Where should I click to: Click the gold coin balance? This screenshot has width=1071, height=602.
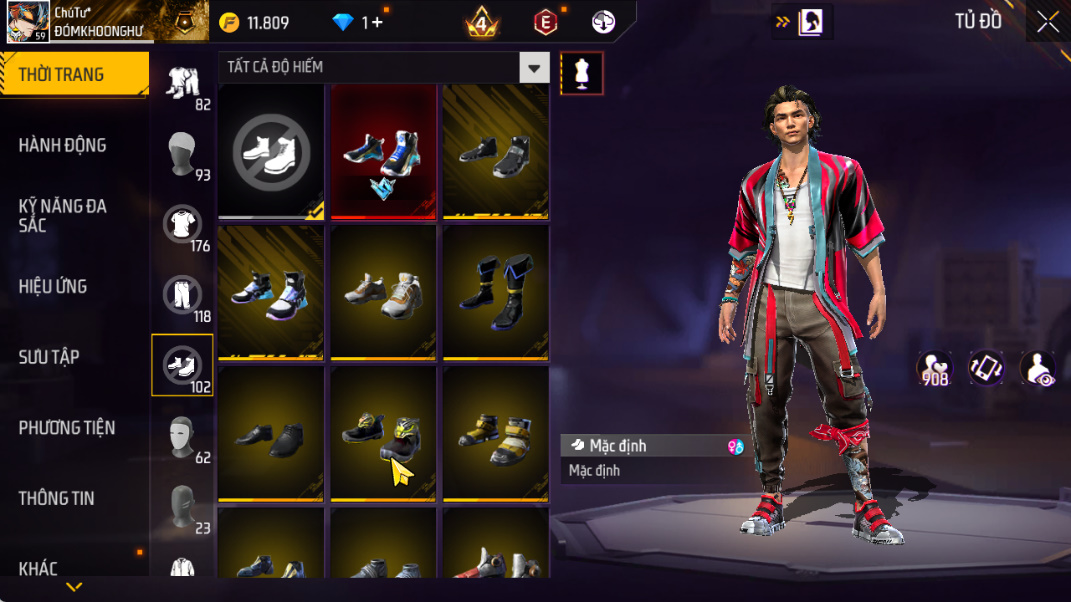254,22
